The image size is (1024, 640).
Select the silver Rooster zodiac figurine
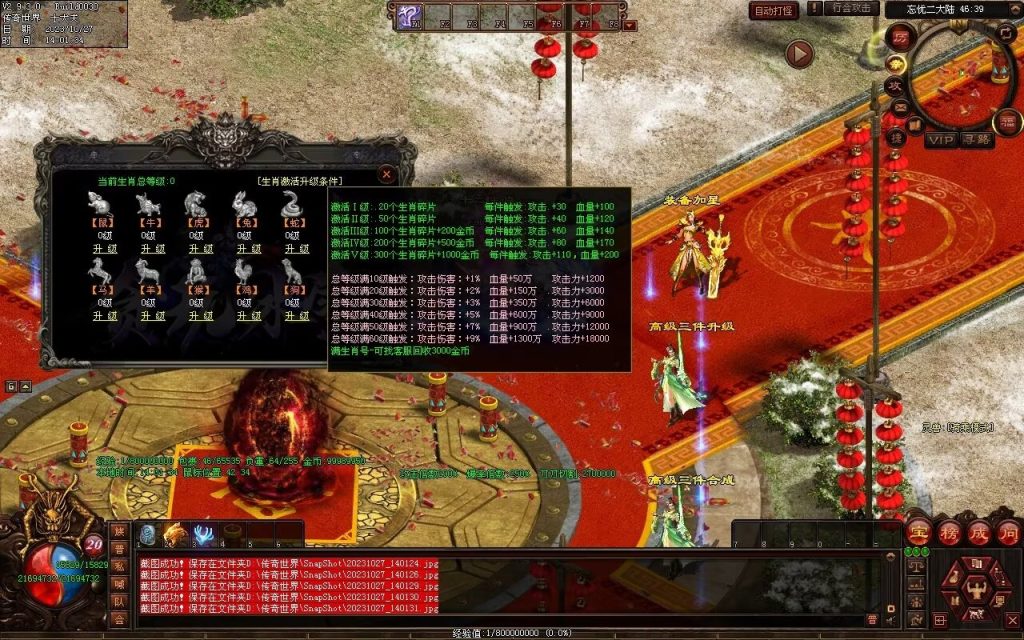[x=245, y=271]
